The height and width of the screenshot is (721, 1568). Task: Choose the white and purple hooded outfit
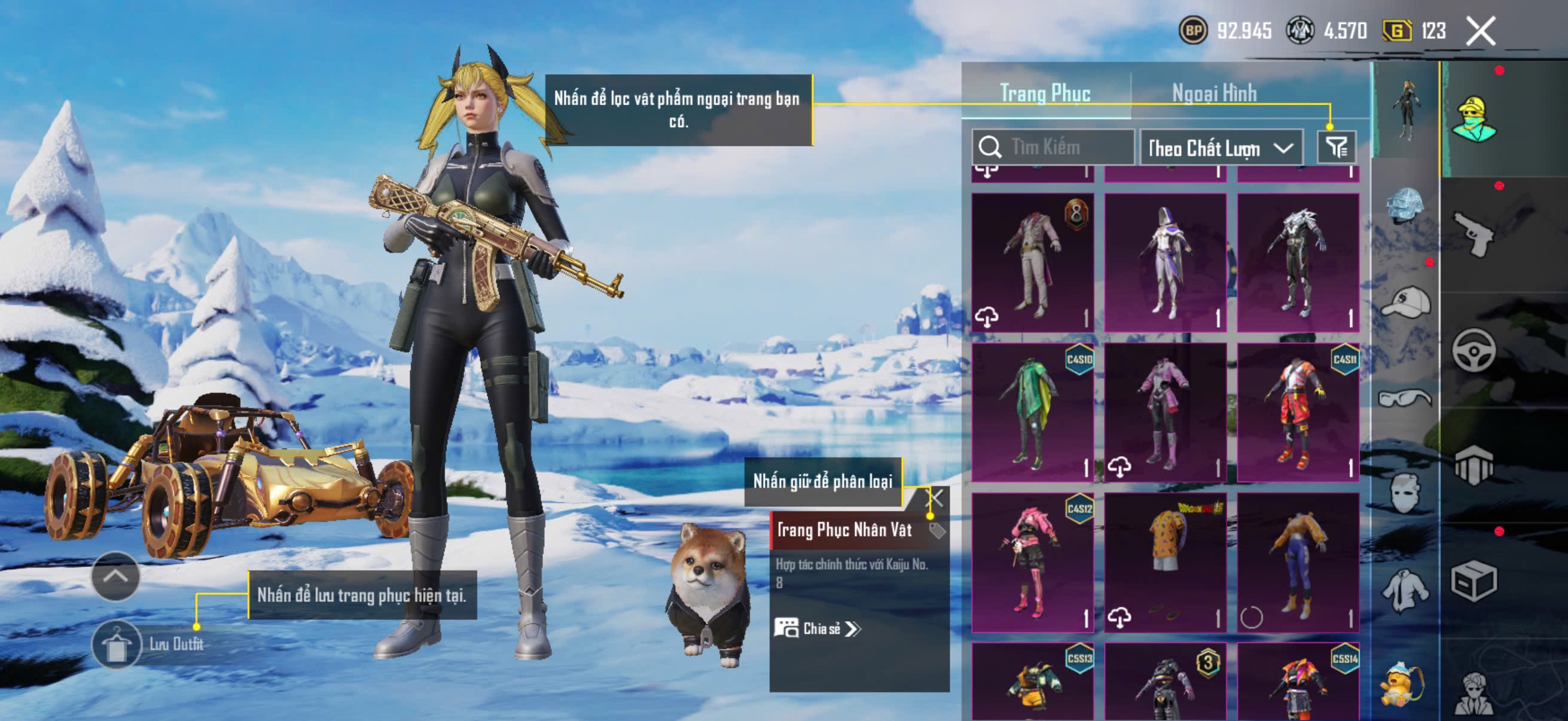click(1165, 263)
